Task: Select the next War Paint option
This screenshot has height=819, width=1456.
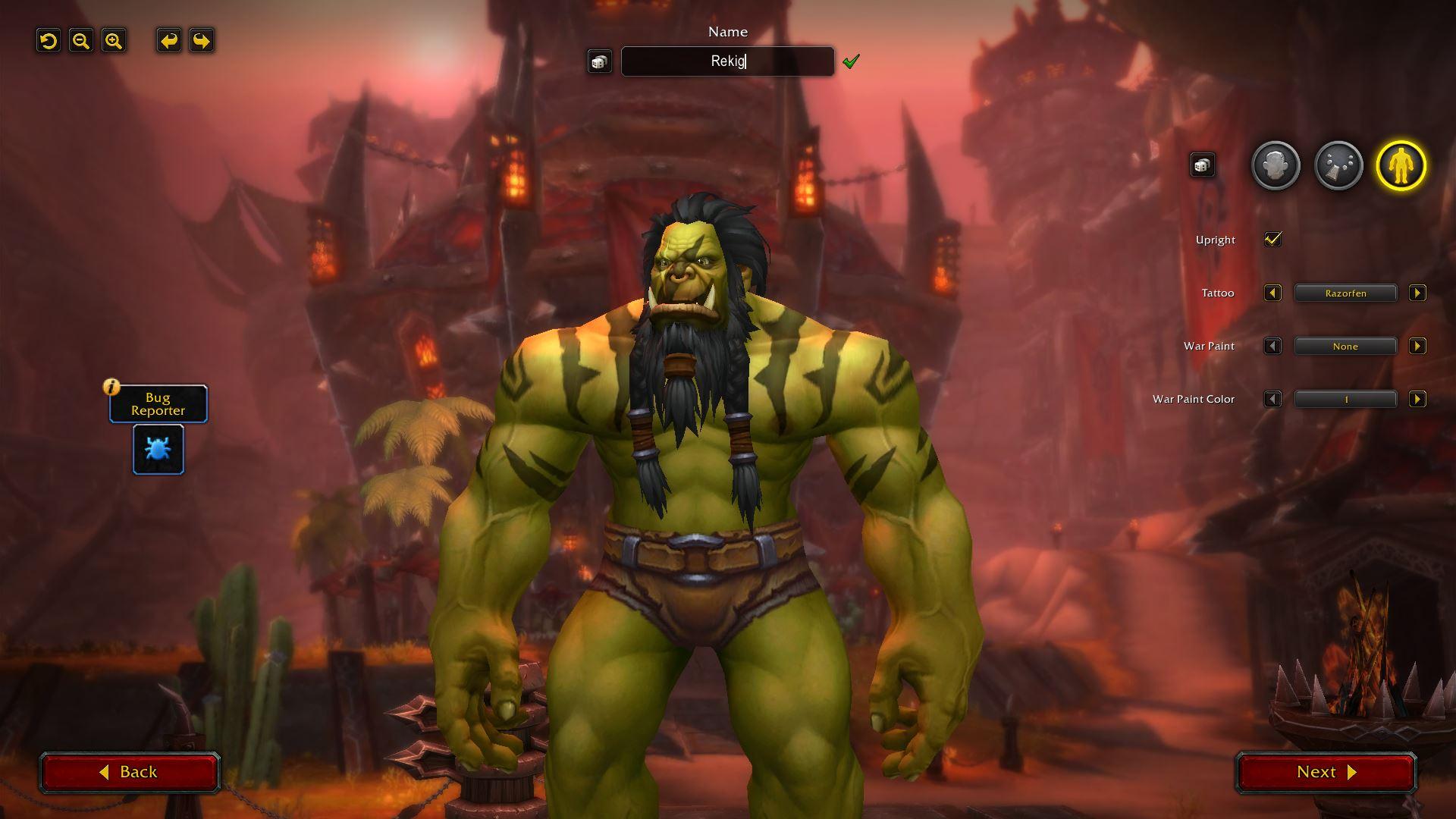Action: tap(1417, 346)
